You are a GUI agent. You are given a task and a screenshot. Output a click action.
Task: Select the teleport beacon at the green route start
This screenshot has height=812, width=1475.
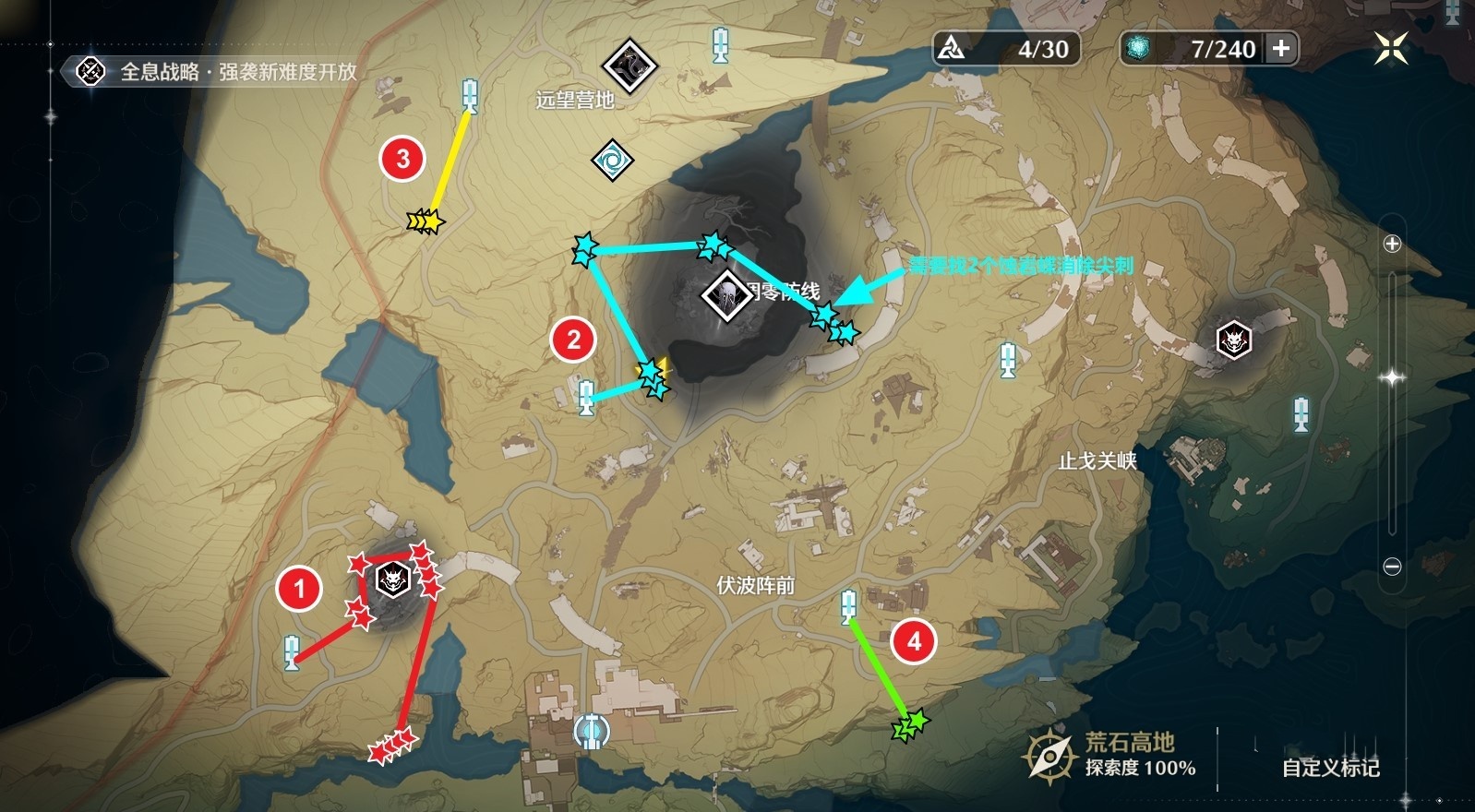(x=848, y=606)
